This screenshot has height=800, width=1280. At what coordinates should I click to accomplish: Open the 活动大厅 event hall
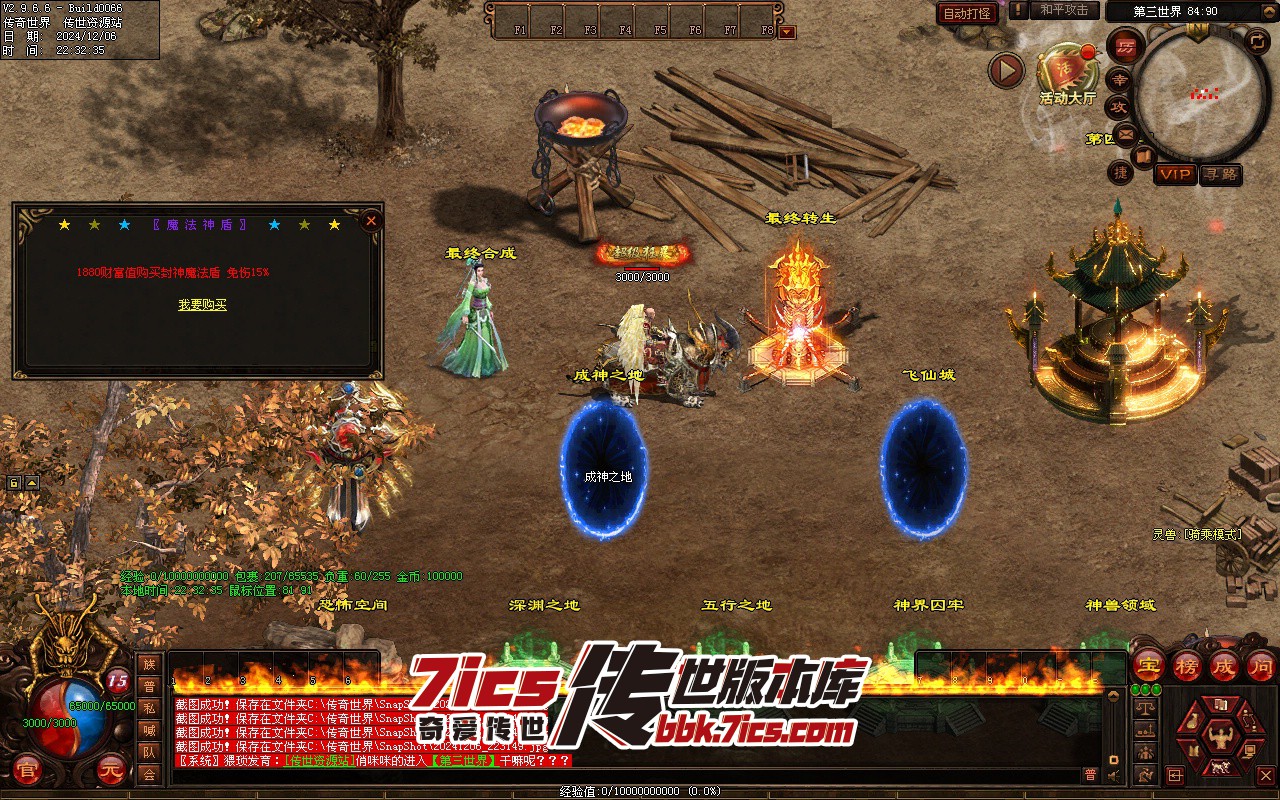1067,72
